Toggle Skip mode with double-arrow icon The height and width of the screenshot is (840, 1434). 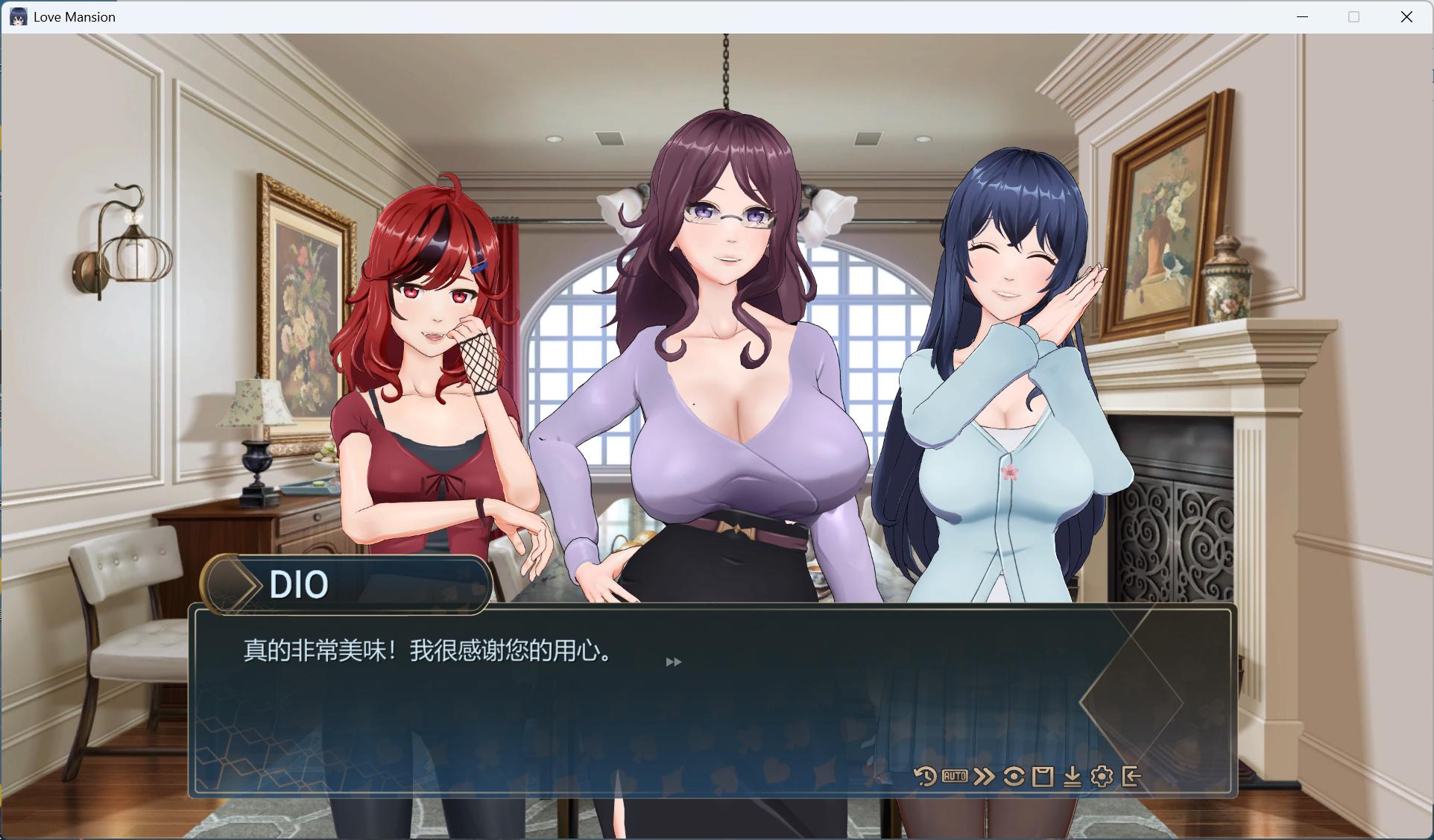(x=984, y=776)
